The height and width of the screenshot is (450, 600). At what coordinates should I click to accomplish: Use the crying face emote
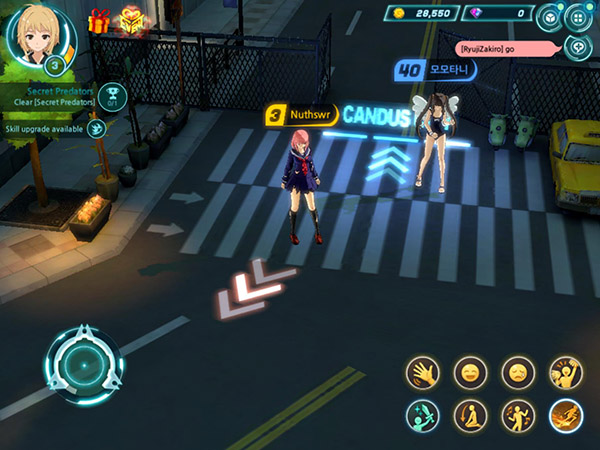(x=518, y=374)
